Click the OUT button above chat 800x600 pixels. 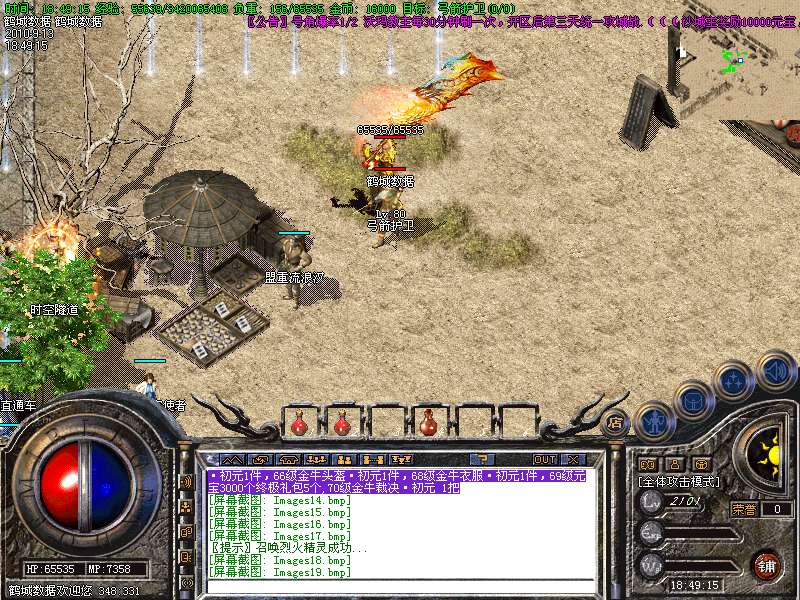click(544, 459)
